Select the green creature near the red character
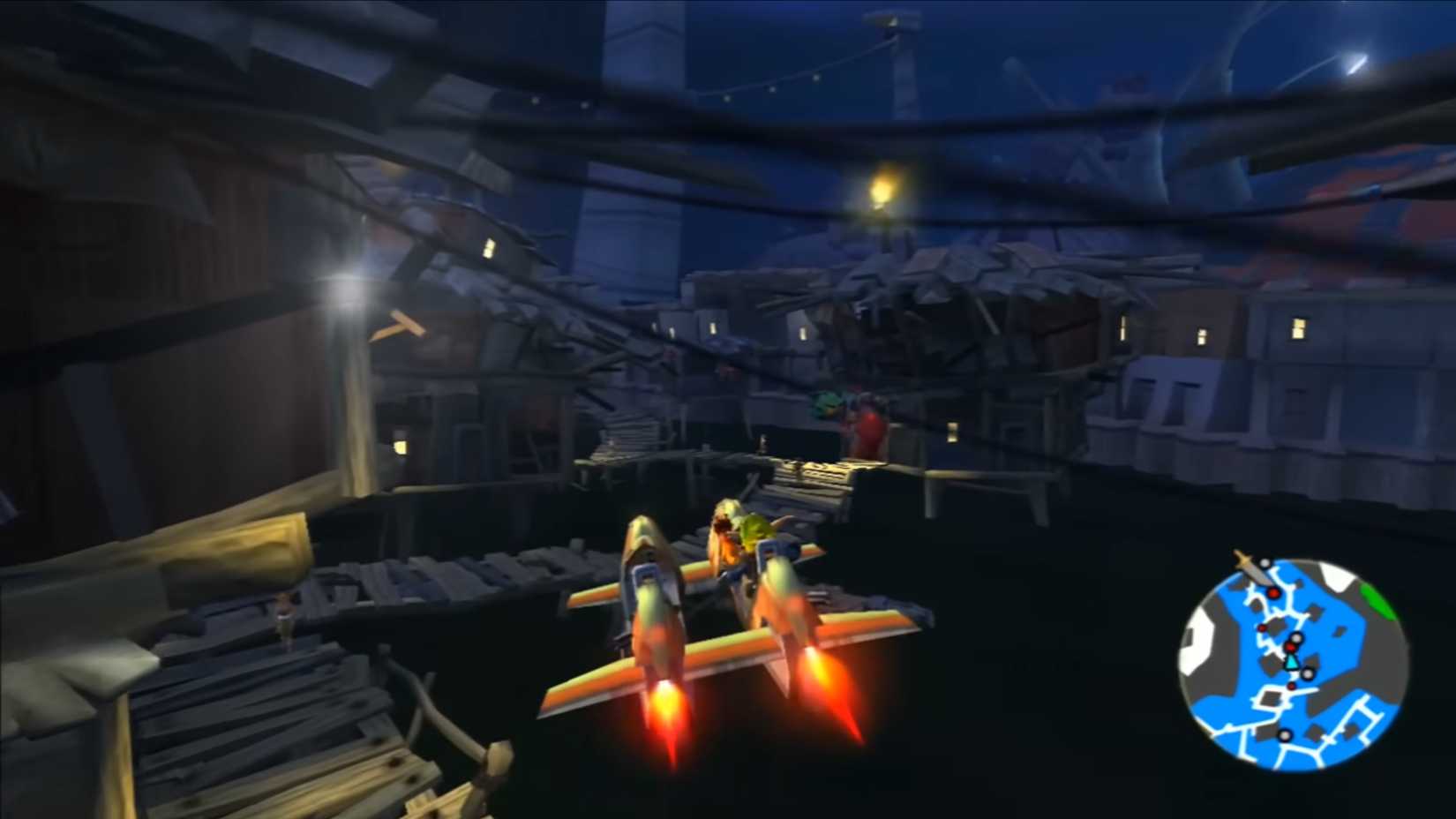The image size is (1456, 819). 827,404
